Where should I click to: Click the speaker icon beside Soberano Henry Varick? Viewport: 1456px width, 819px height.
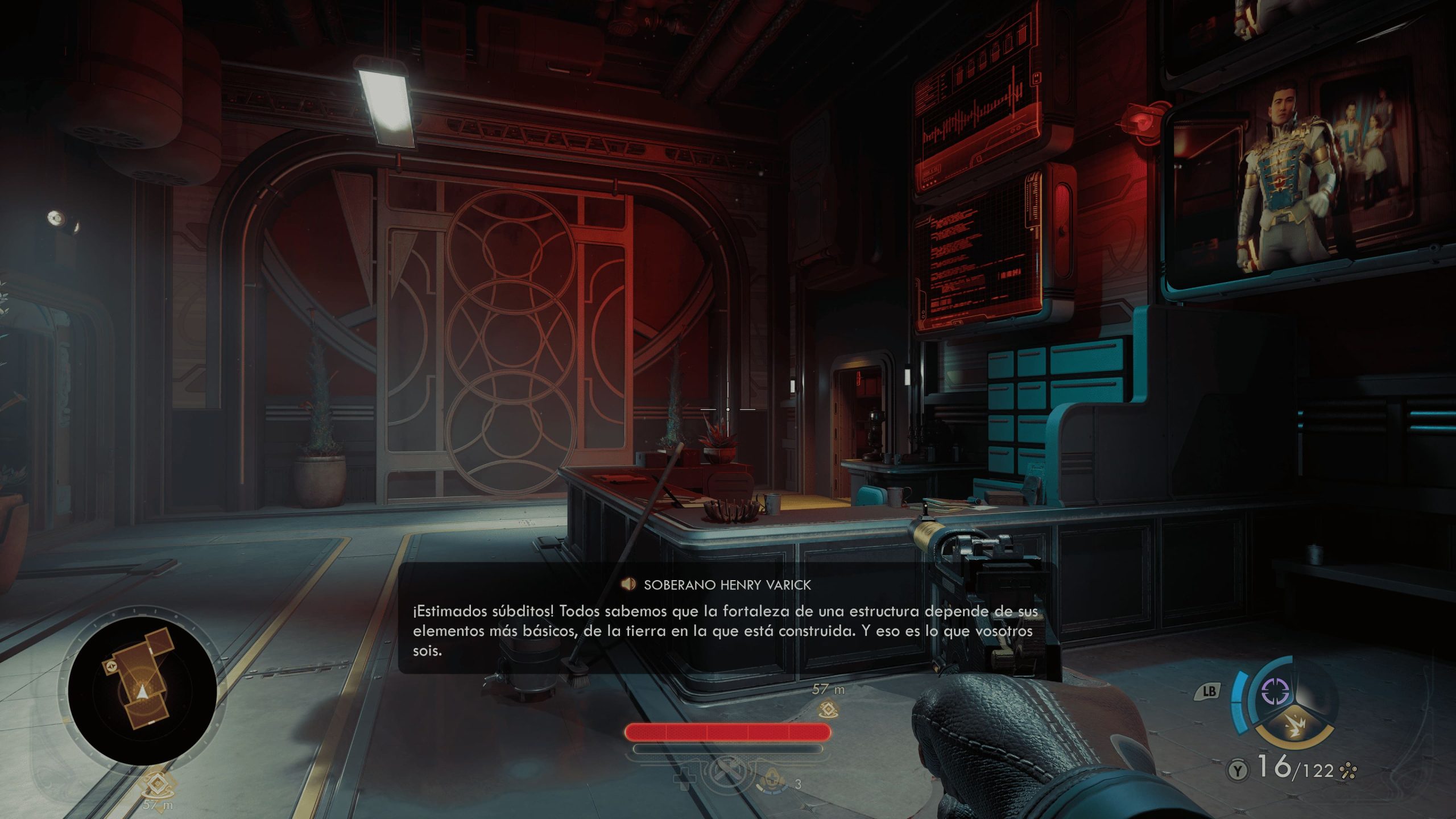(628, 584)
